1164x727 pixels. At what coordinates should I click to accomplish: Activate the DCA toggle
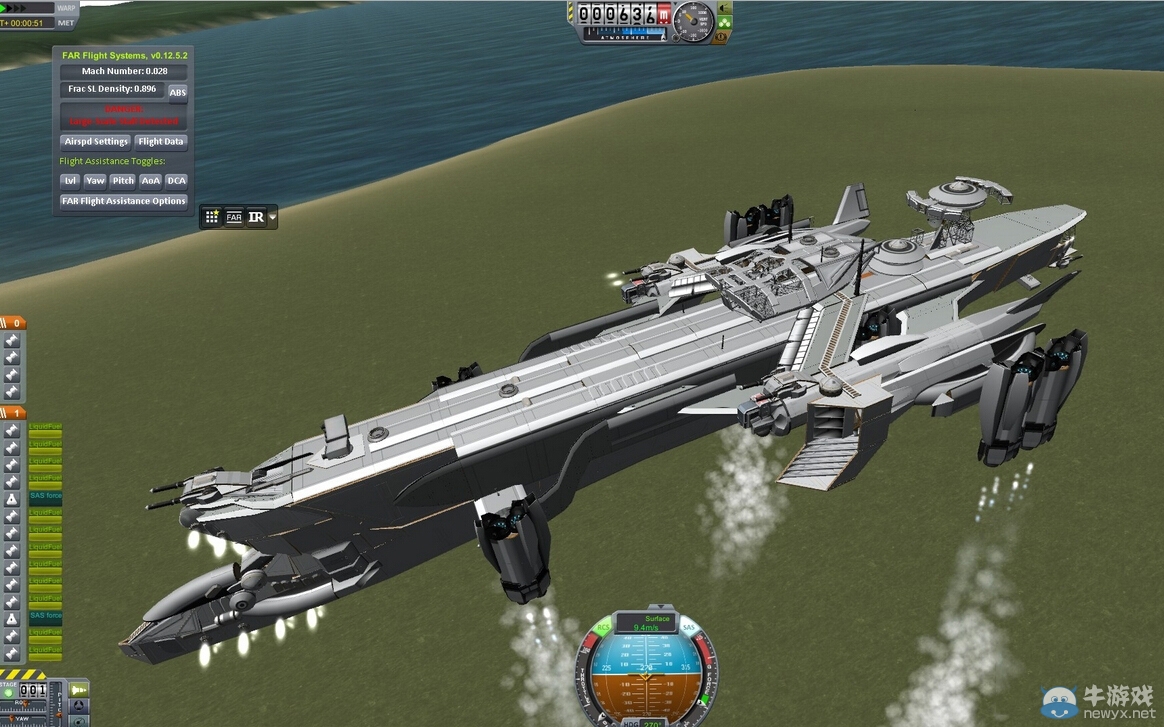coord(176,181)
